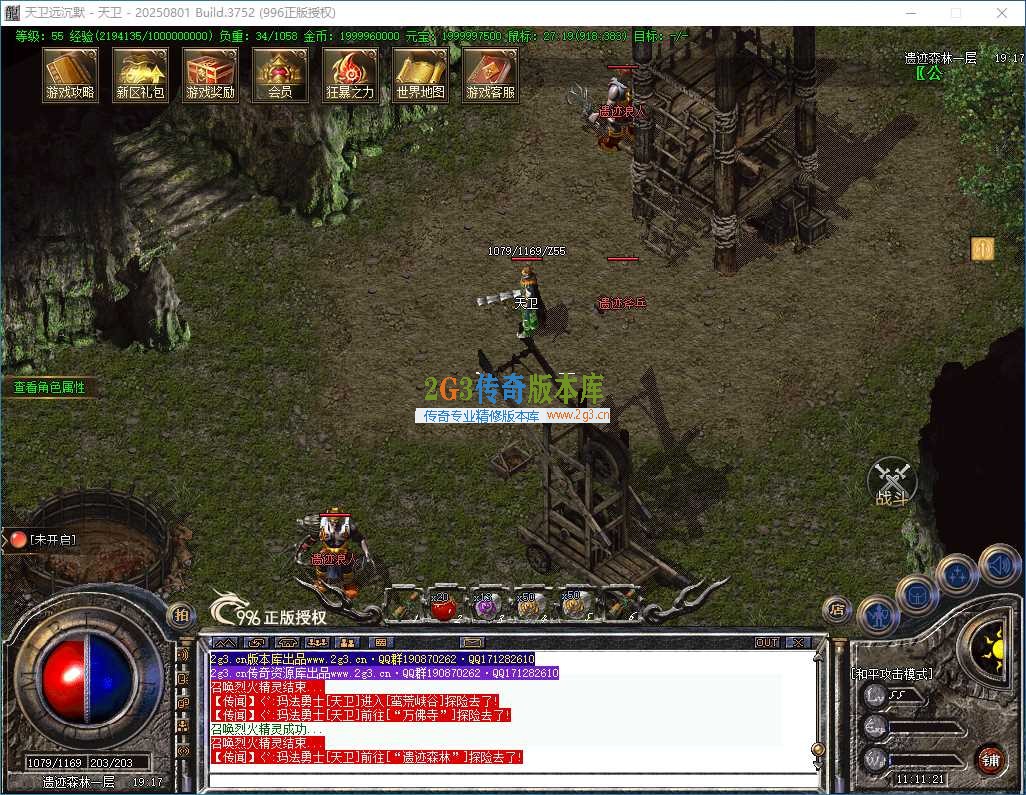Open the 会员 membership menu

280,74
